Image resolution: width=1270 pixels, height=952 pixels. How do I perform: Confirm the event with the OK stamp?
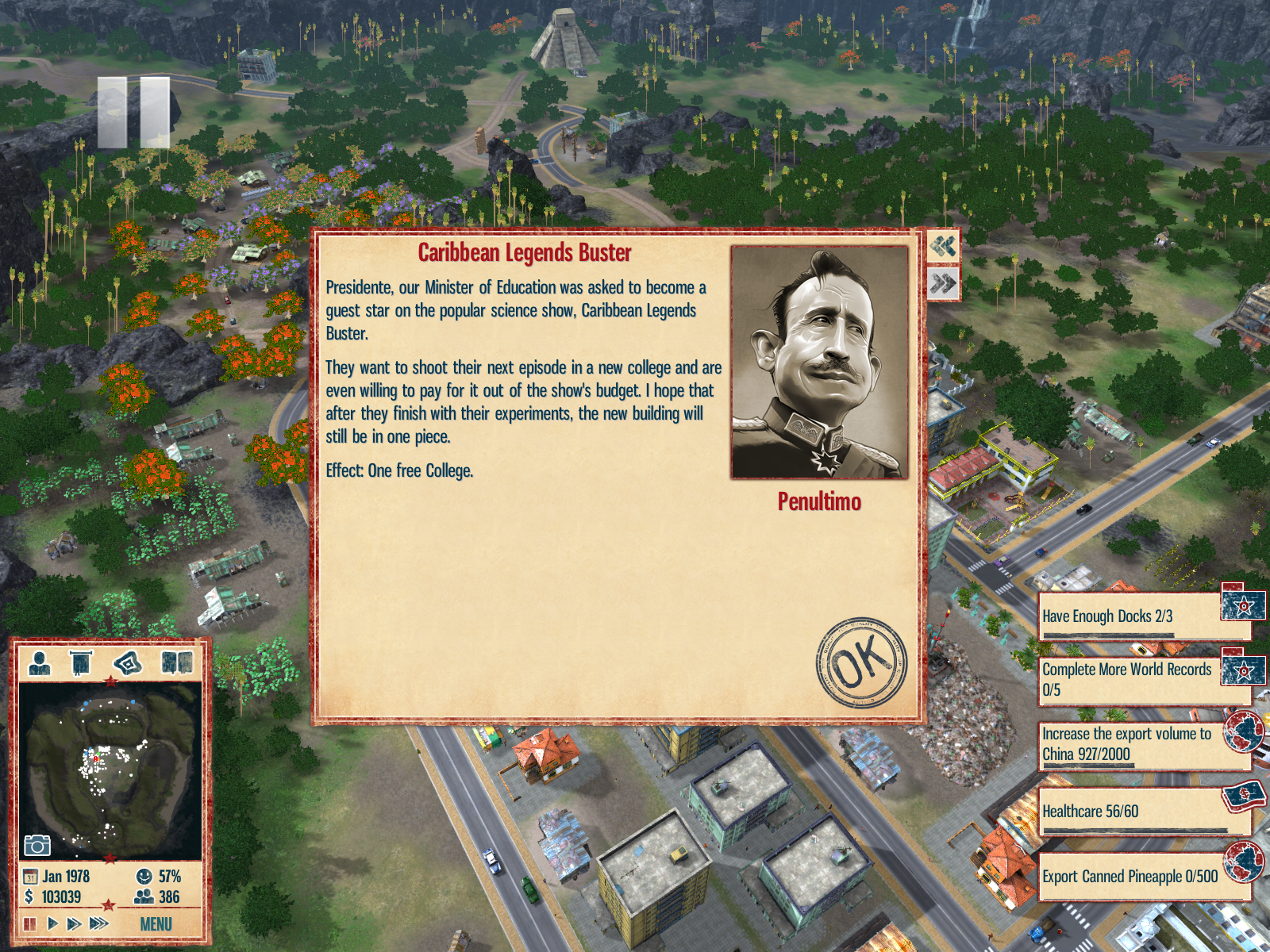tap(861, 662)
